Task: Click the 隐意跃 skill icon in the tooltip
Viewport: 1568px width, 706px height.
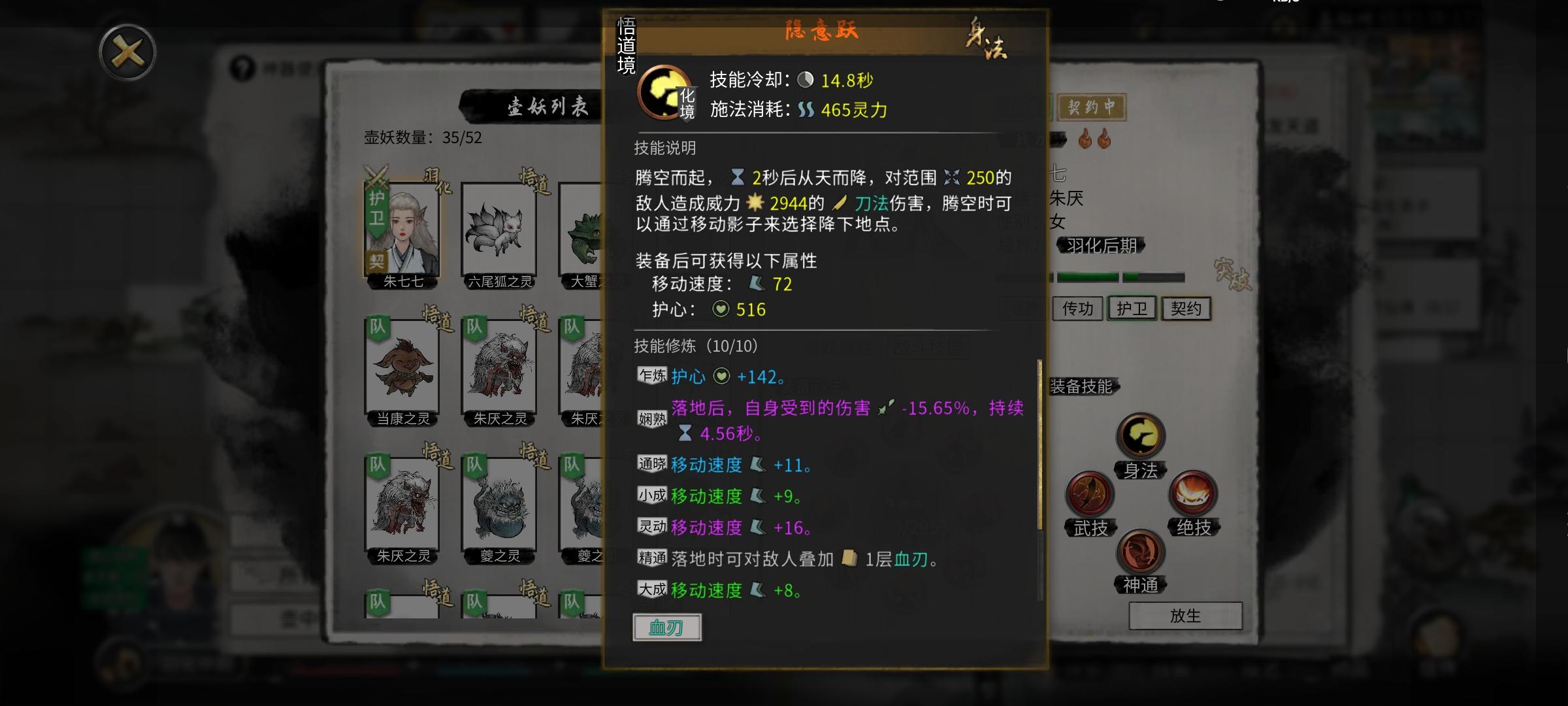Action: pos(665,90)
